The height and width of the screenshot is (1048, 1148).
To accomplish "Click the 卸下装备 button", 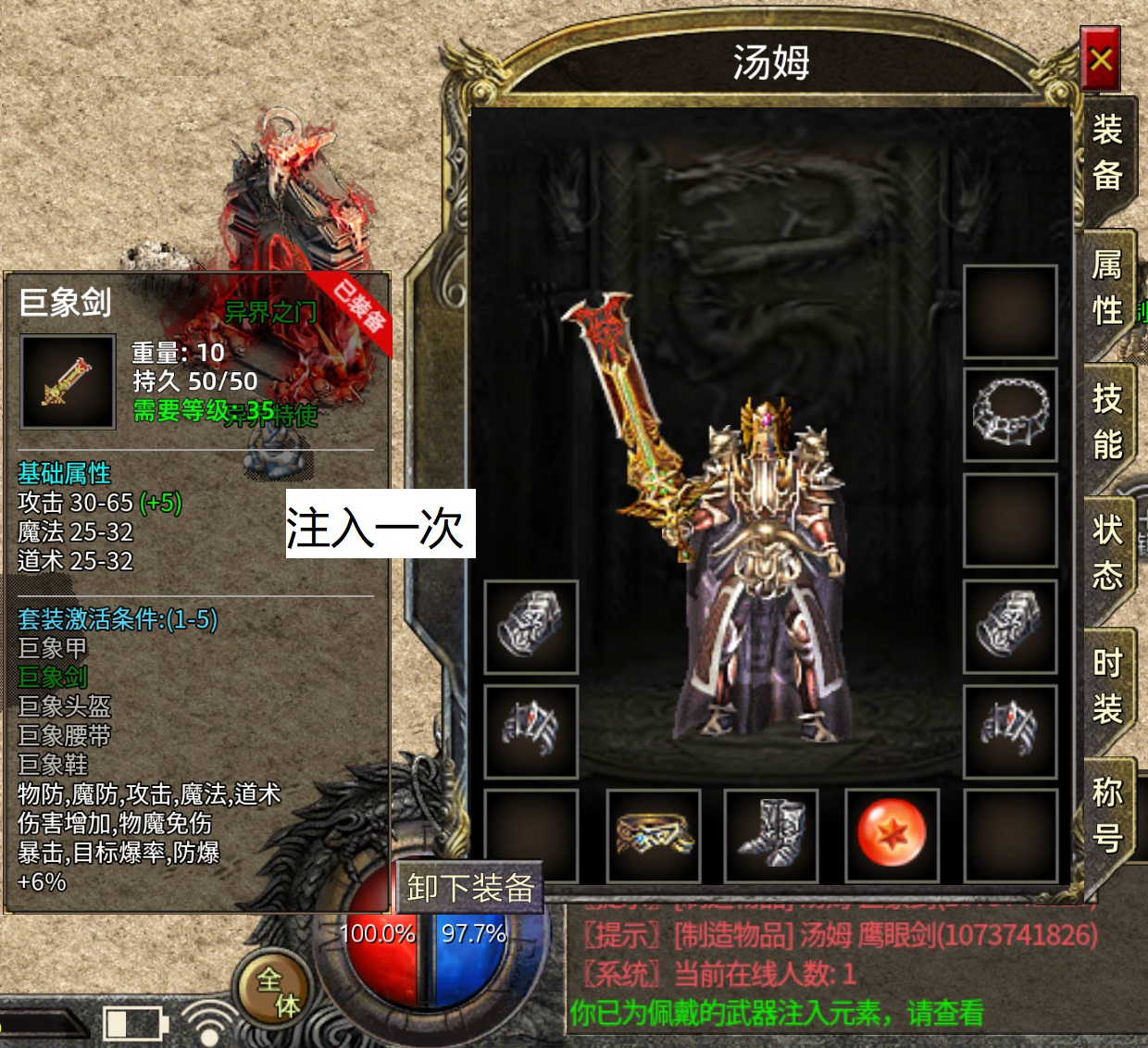I will click(x=470, y=889).
